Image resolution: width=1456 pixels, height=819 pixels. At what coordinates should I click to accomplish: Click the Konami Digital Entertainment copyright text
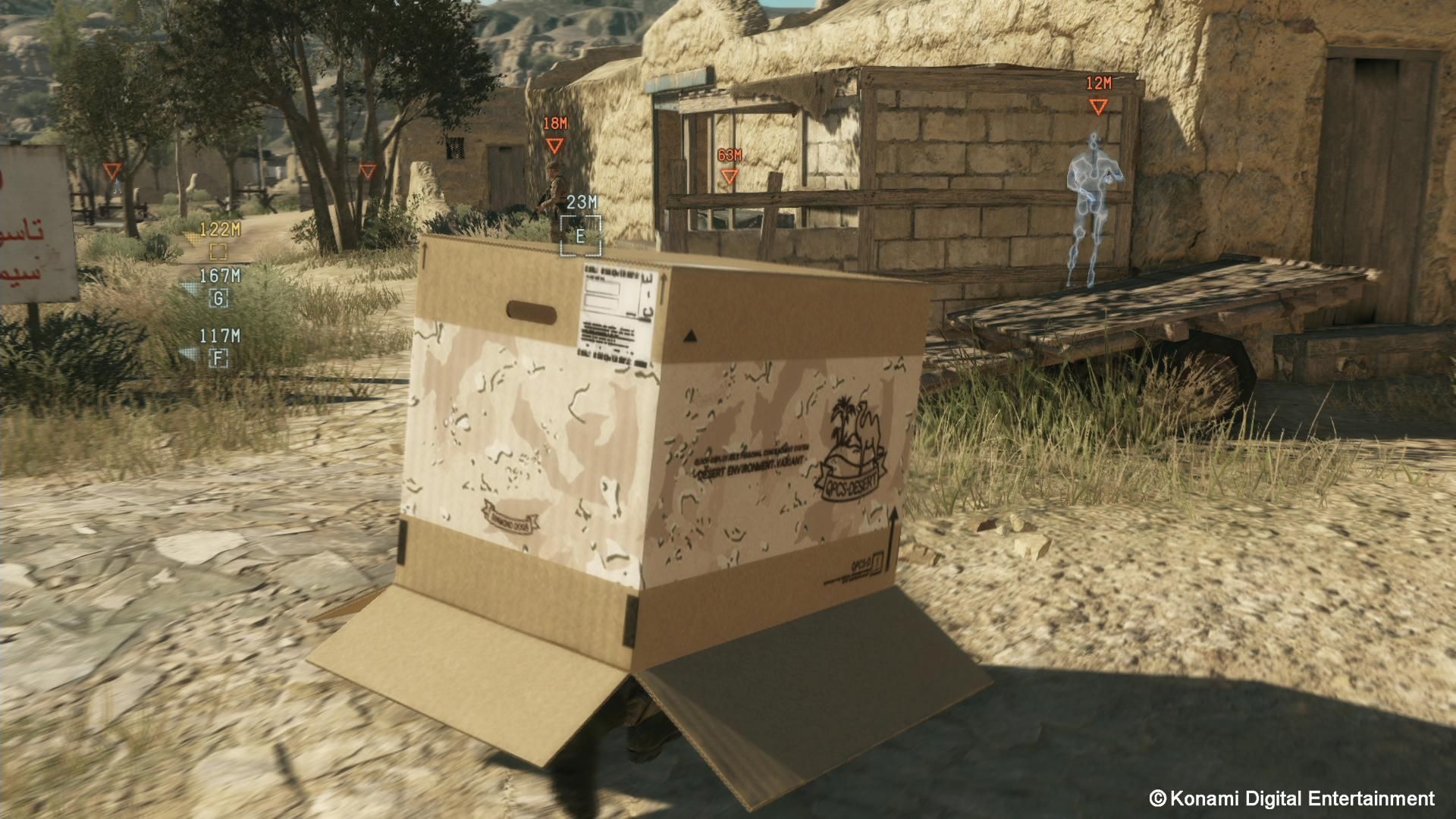pyautogui.click(x=1288, y=798)
